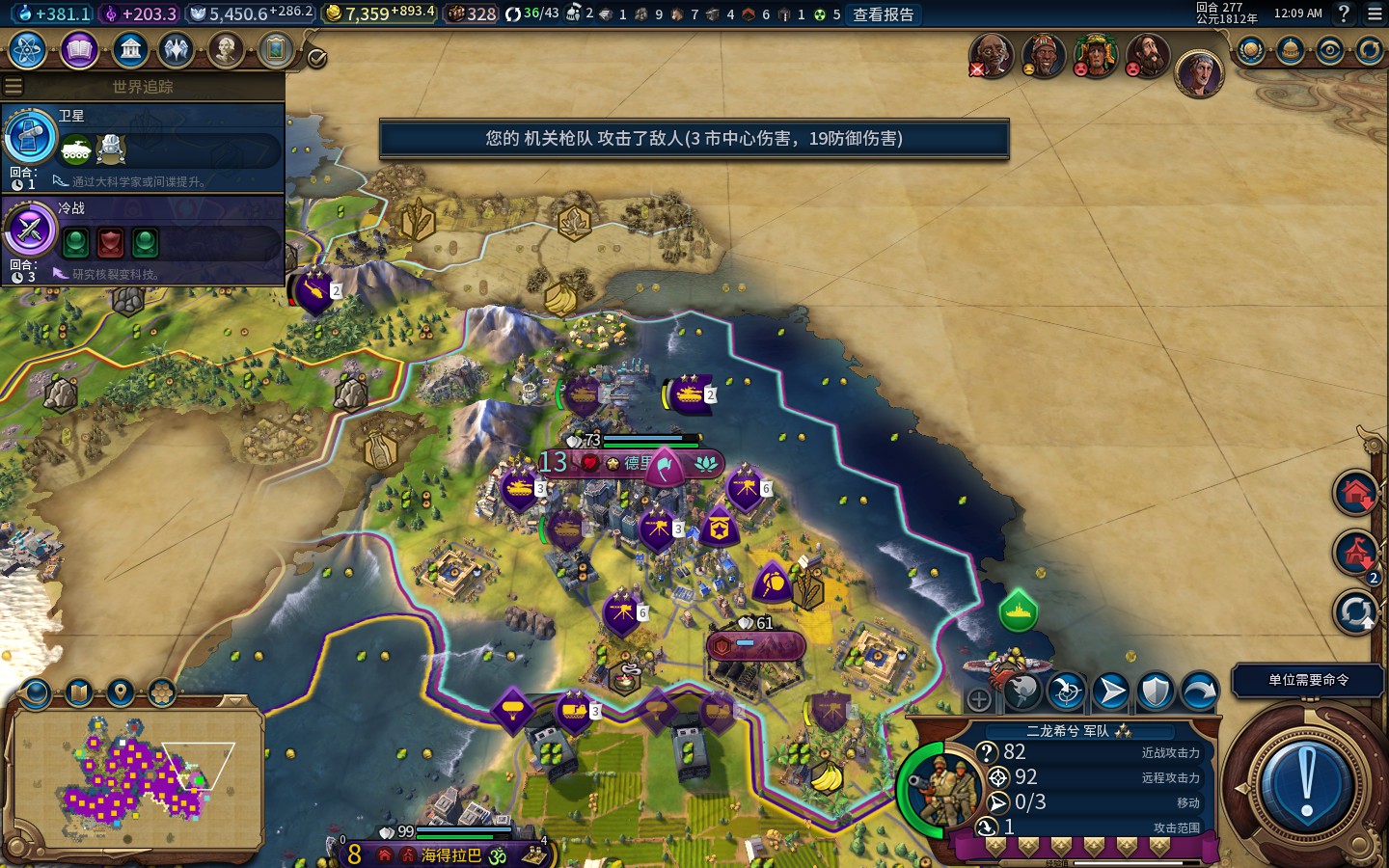The image size is (1389, 868).
Task: Open the religion panel with winged icon
Action: pos(177,49)
